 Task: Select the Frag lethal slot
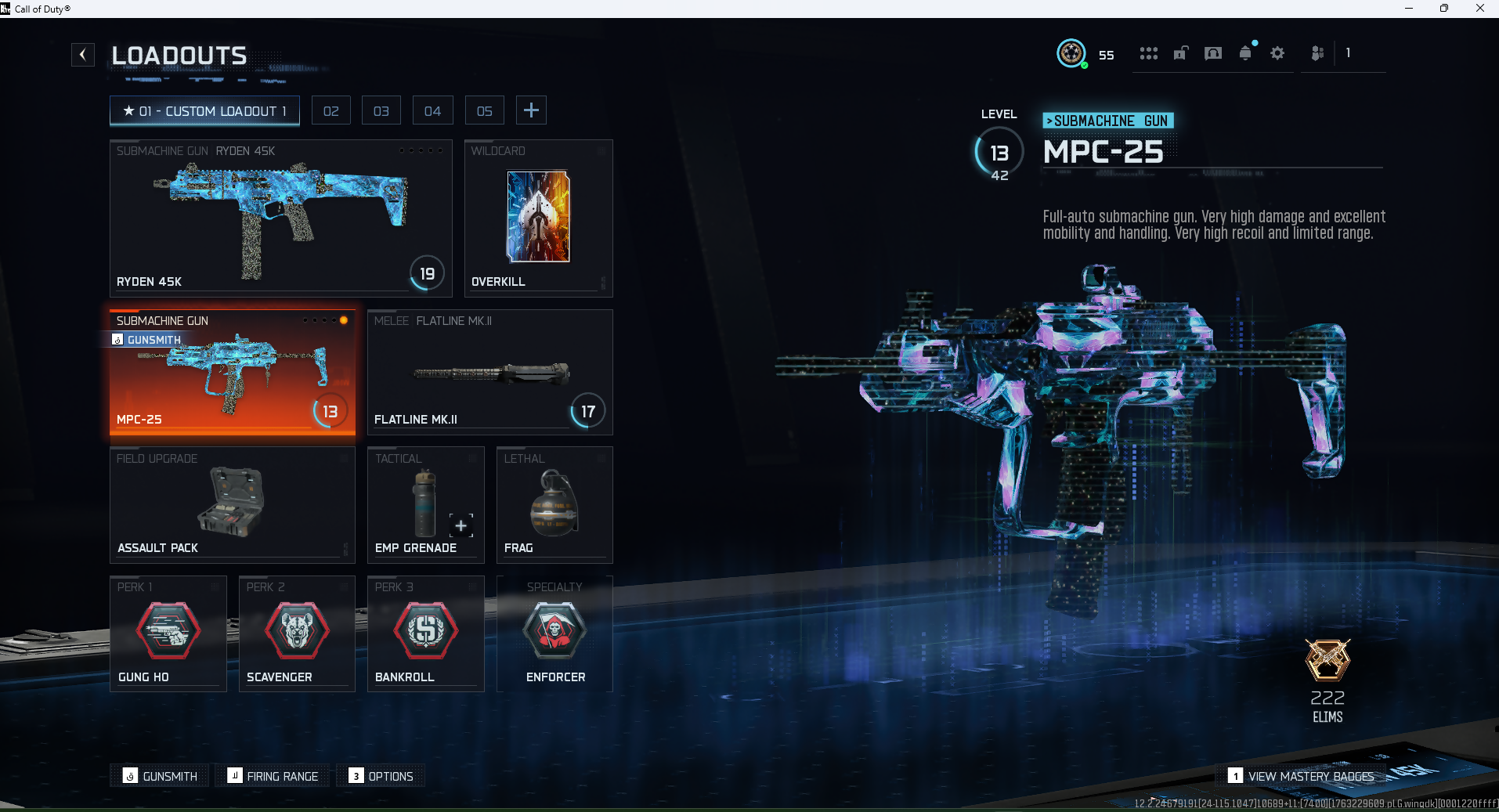pos(554,504)
